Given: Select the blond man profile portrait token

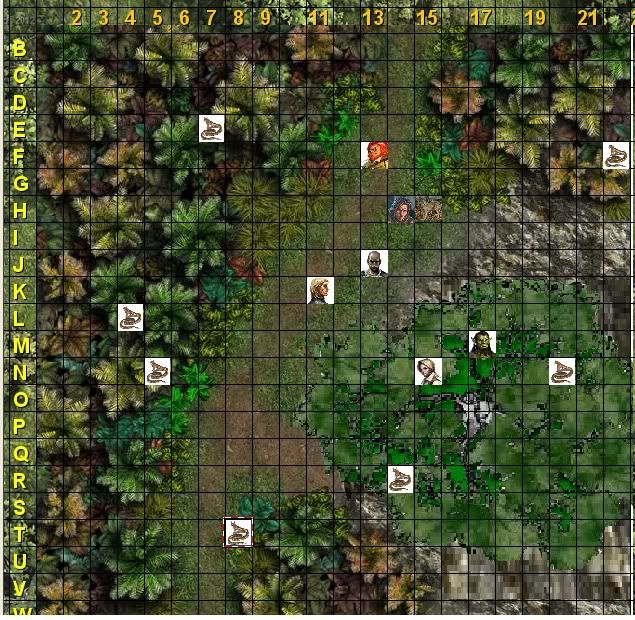Looking at the screenshot, I should (x=320, y=290).
